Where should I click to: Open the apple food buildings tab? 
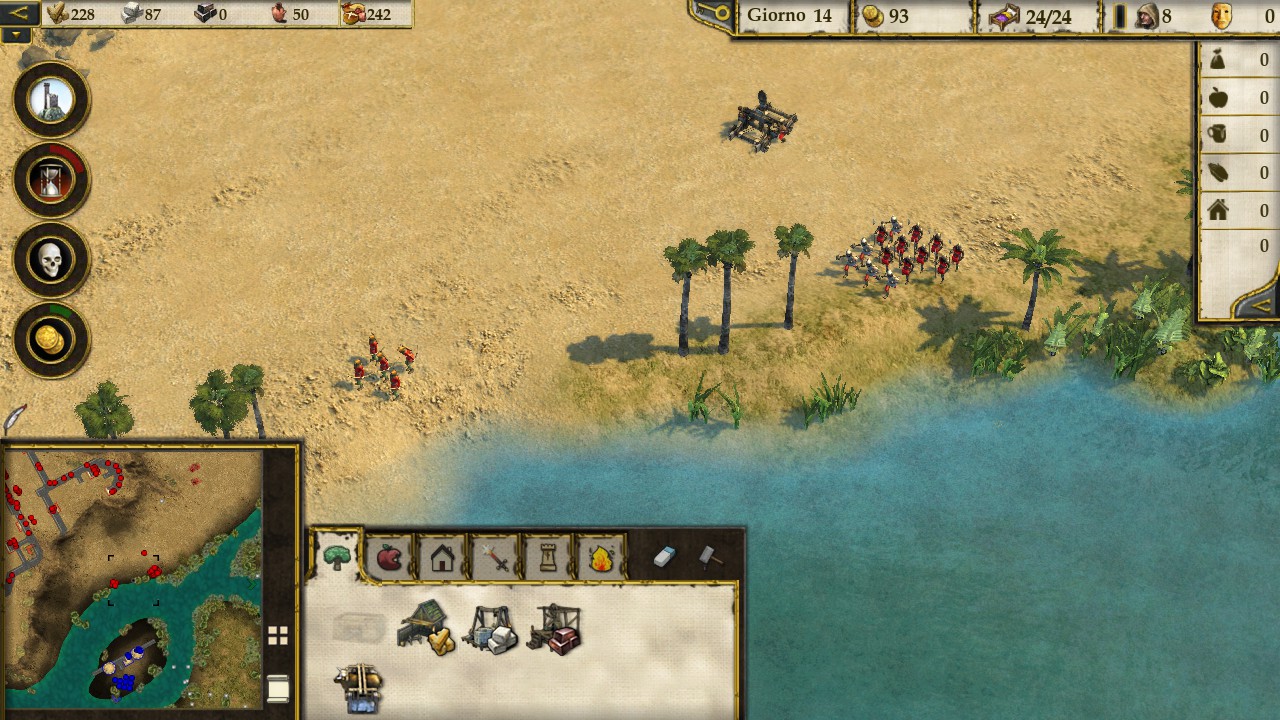pyautogui.click(x=389, y=558)
